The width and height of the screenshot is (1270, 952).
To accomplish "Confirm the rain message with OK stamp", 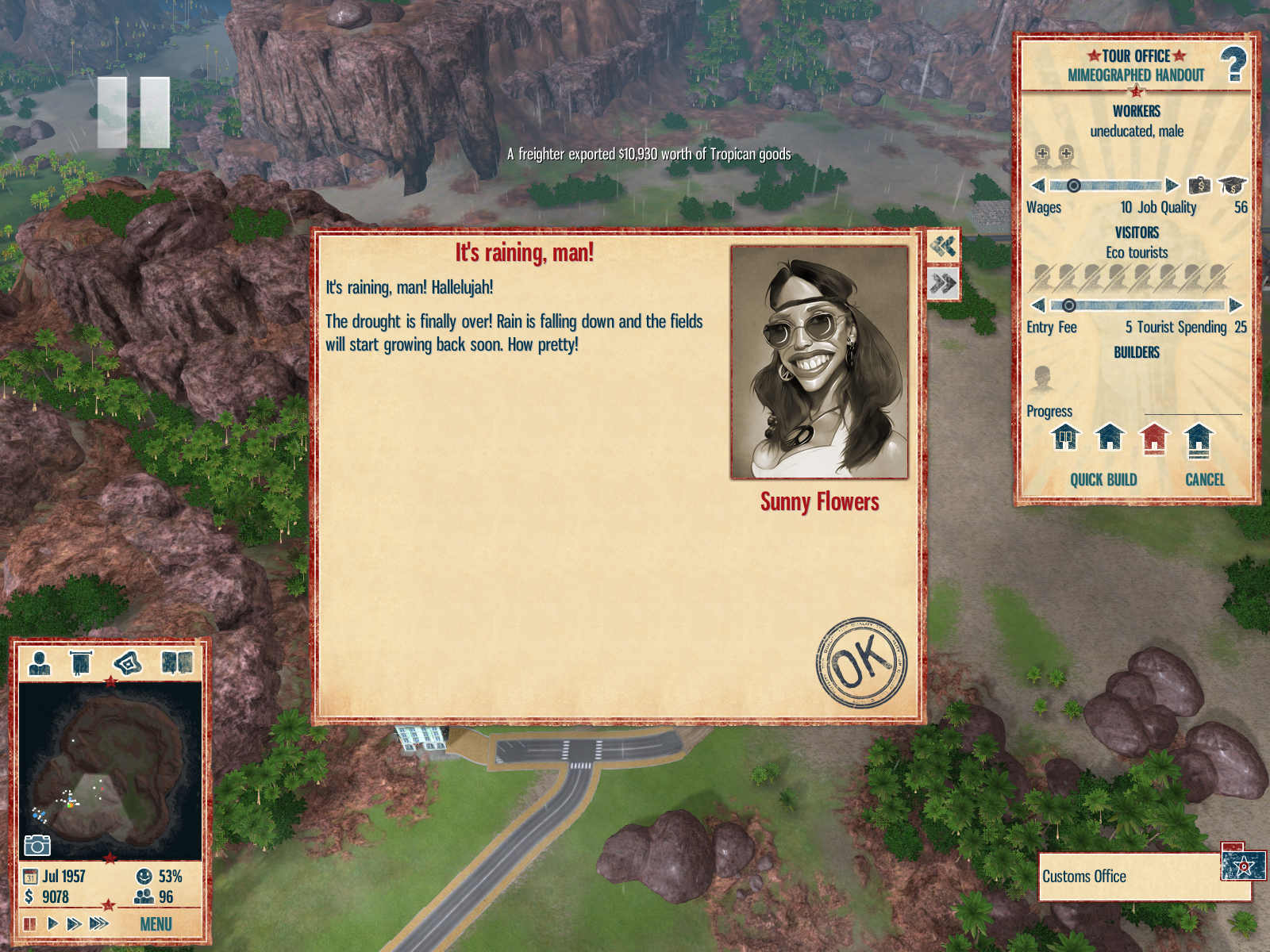I will 861,662.
